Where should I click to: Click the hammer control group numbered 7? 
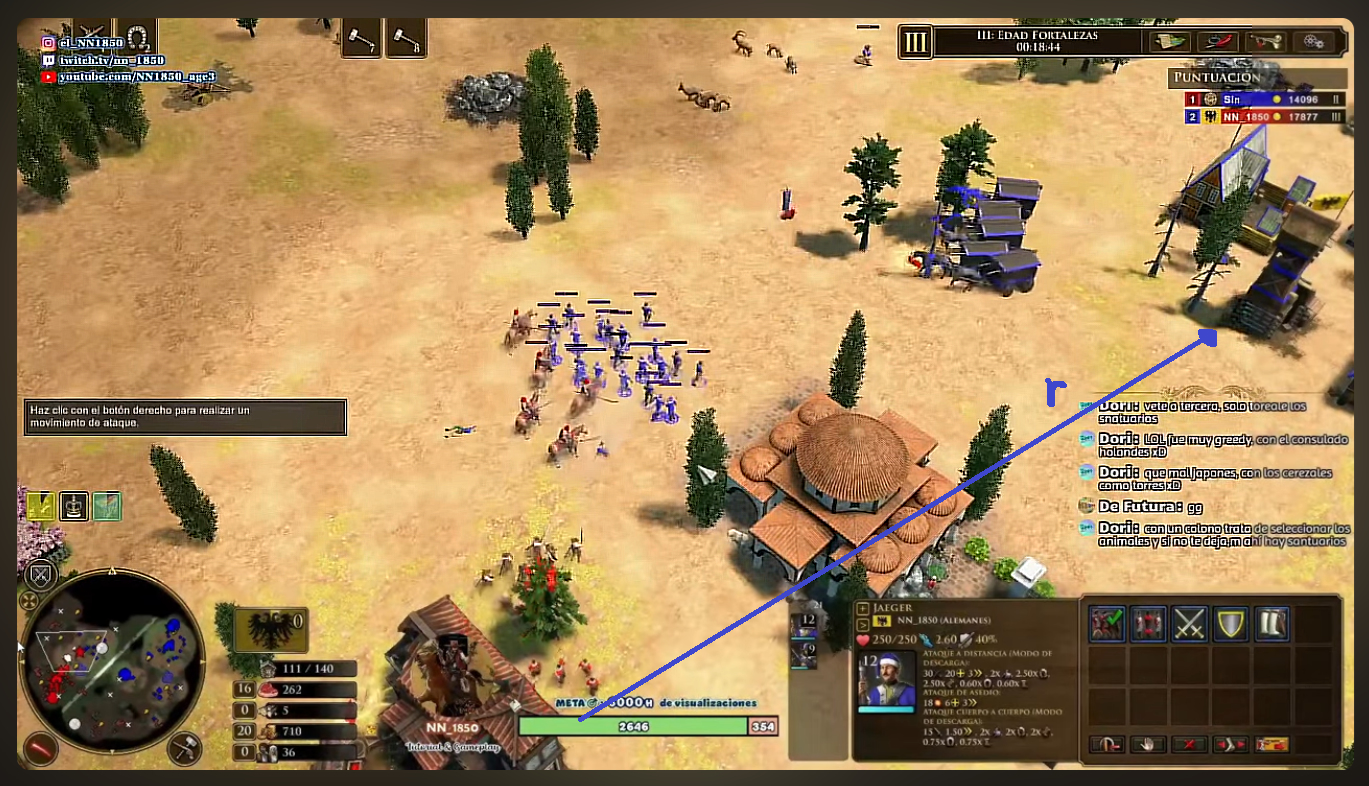(x=361, y=40)
